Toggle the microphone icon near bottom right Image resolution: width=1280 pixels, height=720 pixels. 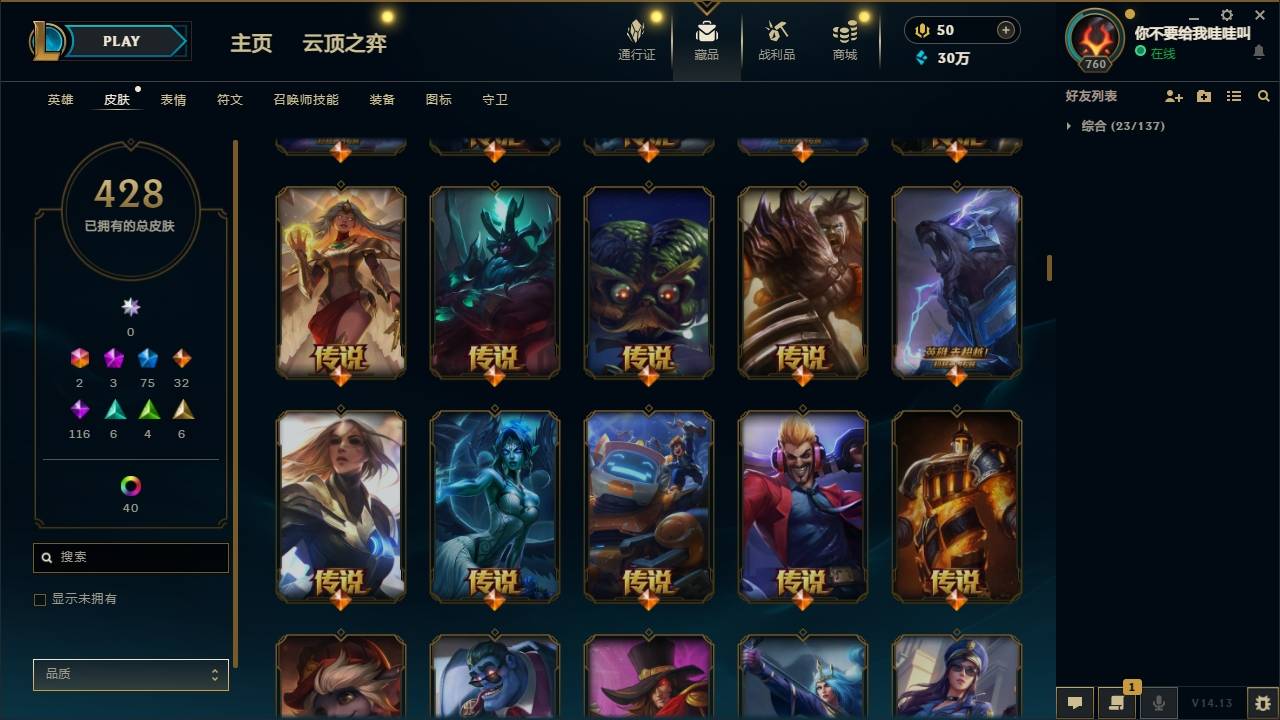1157,703
